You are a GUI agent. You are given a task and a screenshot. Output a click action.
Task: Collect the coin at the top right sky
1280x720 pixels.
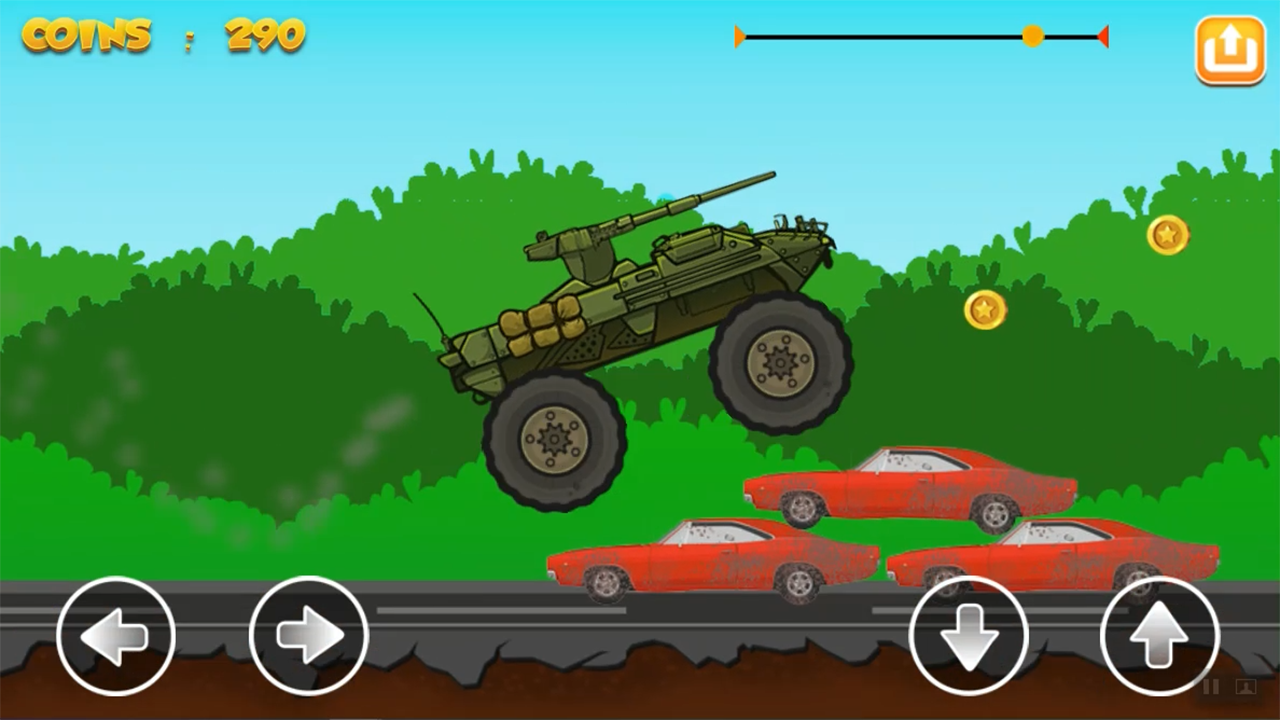click(1167, 236)
